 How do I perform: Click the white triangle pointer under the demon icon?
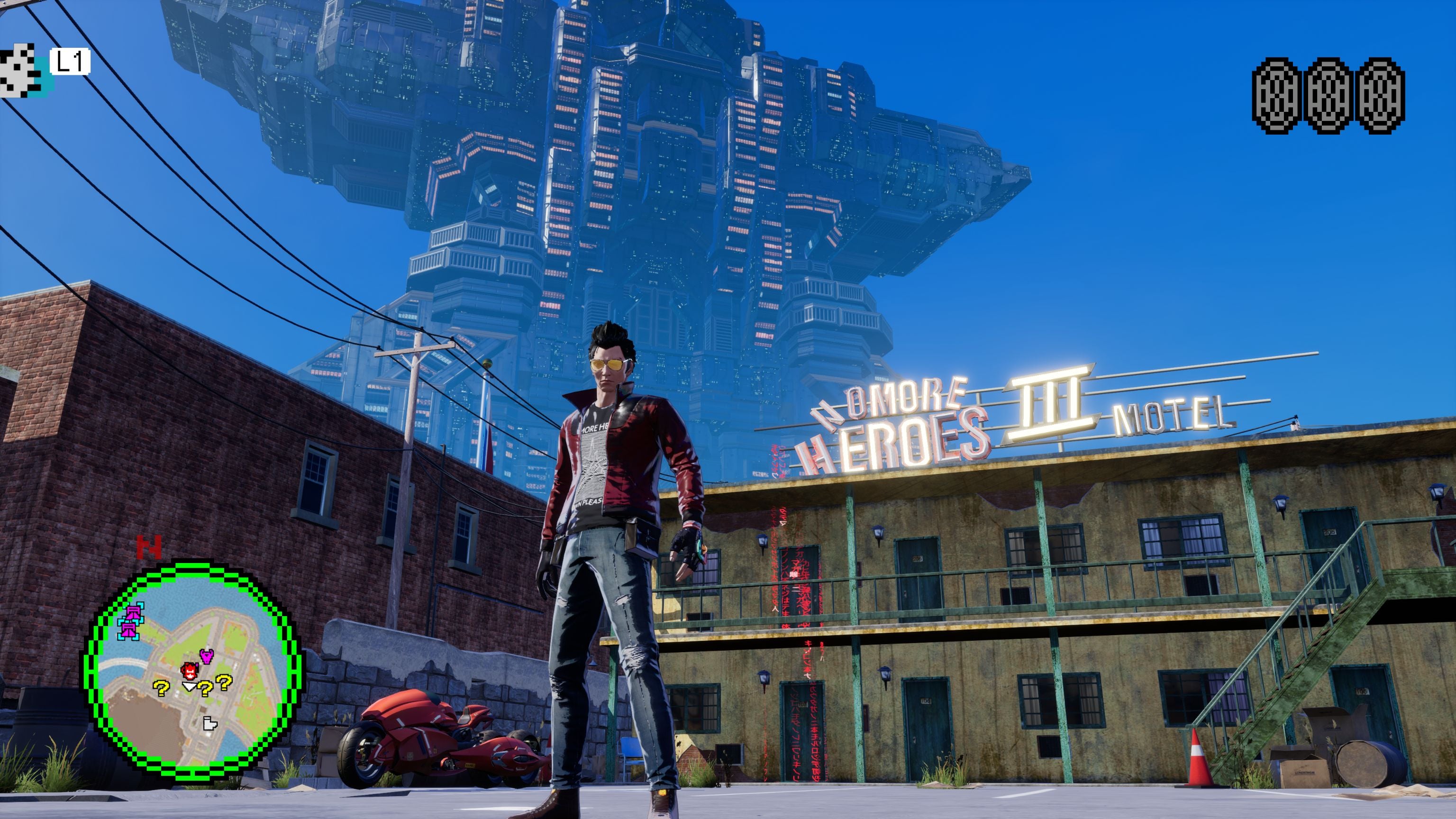pos(190,686)
